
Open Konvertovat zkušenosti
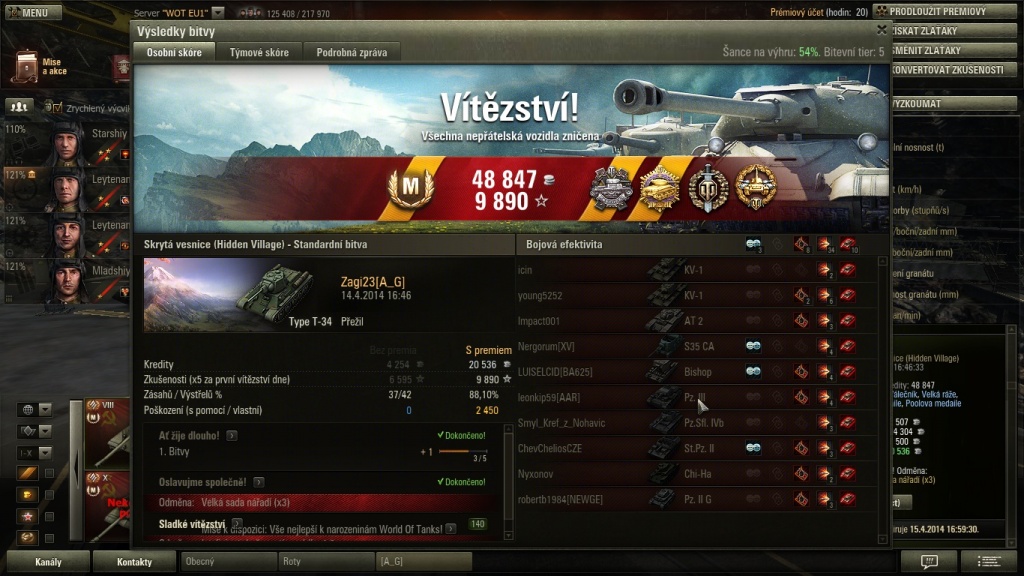pos(946,70)
